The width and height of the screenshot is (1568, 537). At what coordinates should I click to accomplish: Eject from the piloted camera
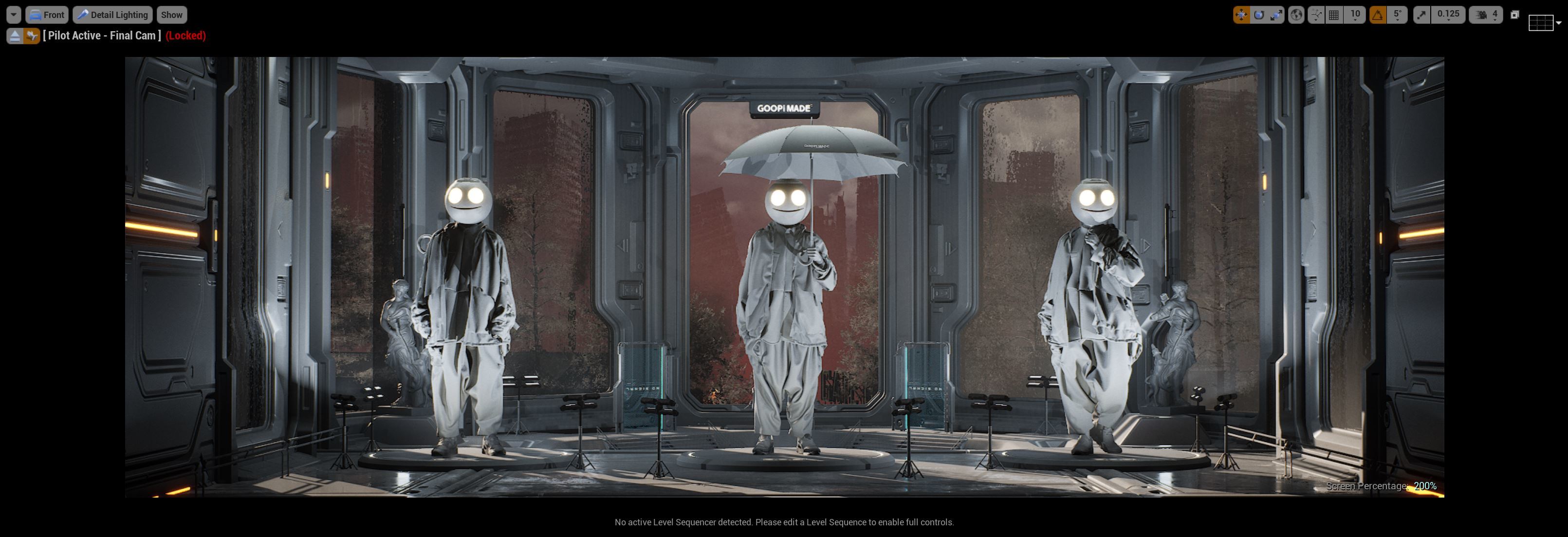pyautogui.click(x=15, y=36)
